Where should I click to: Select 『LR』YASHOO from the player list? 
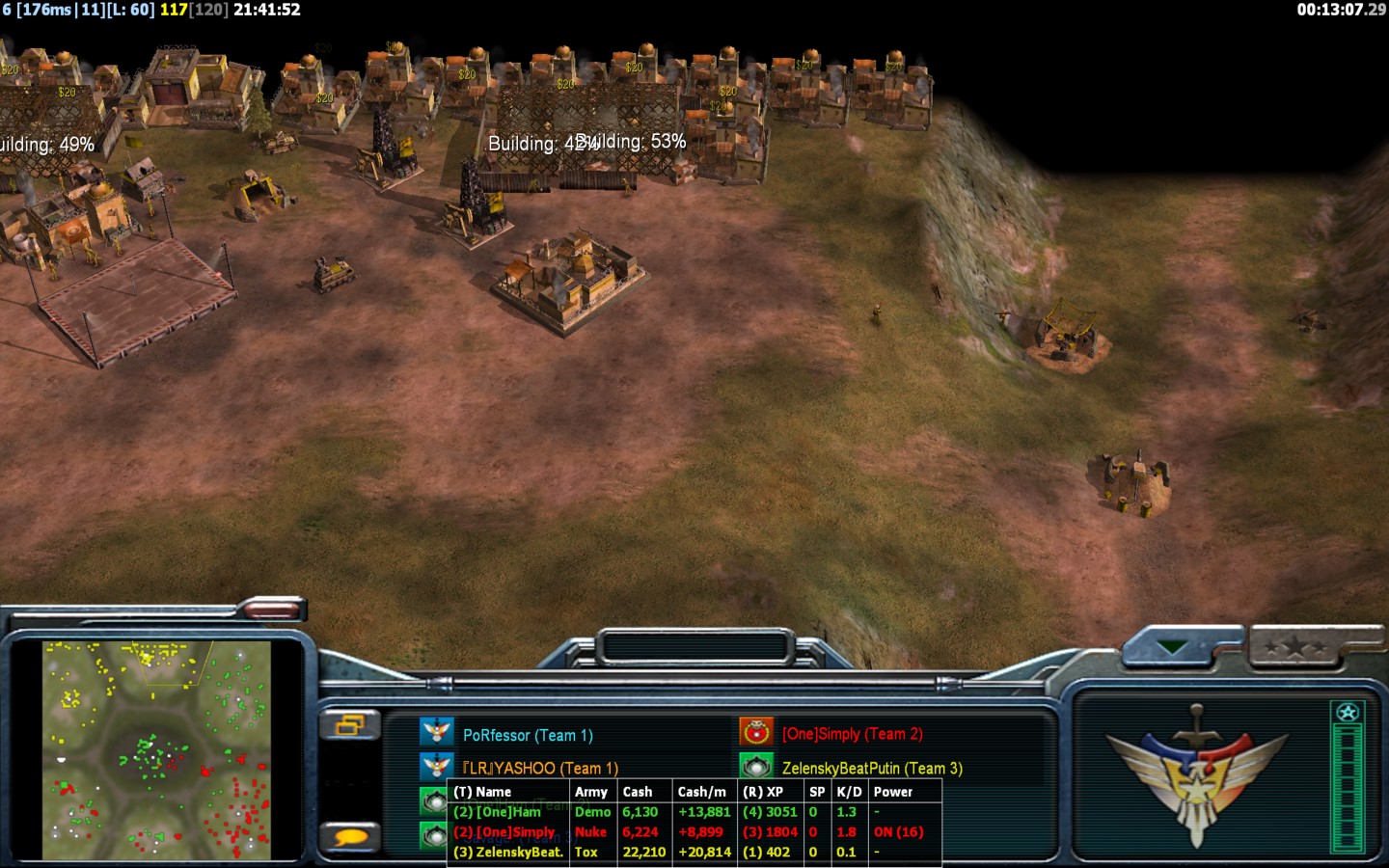coord(539,768)
